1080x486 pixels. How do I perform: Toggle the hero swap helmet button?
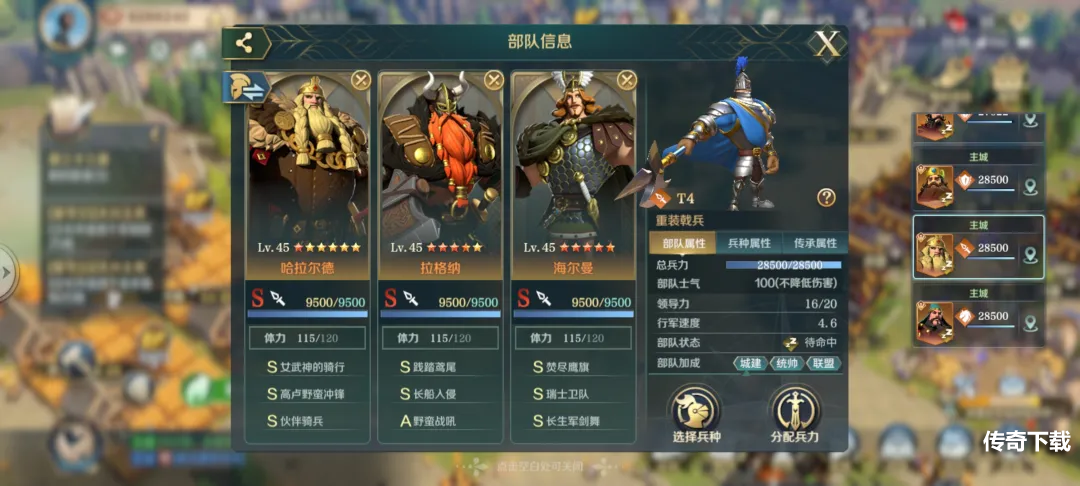click(246, 88)
